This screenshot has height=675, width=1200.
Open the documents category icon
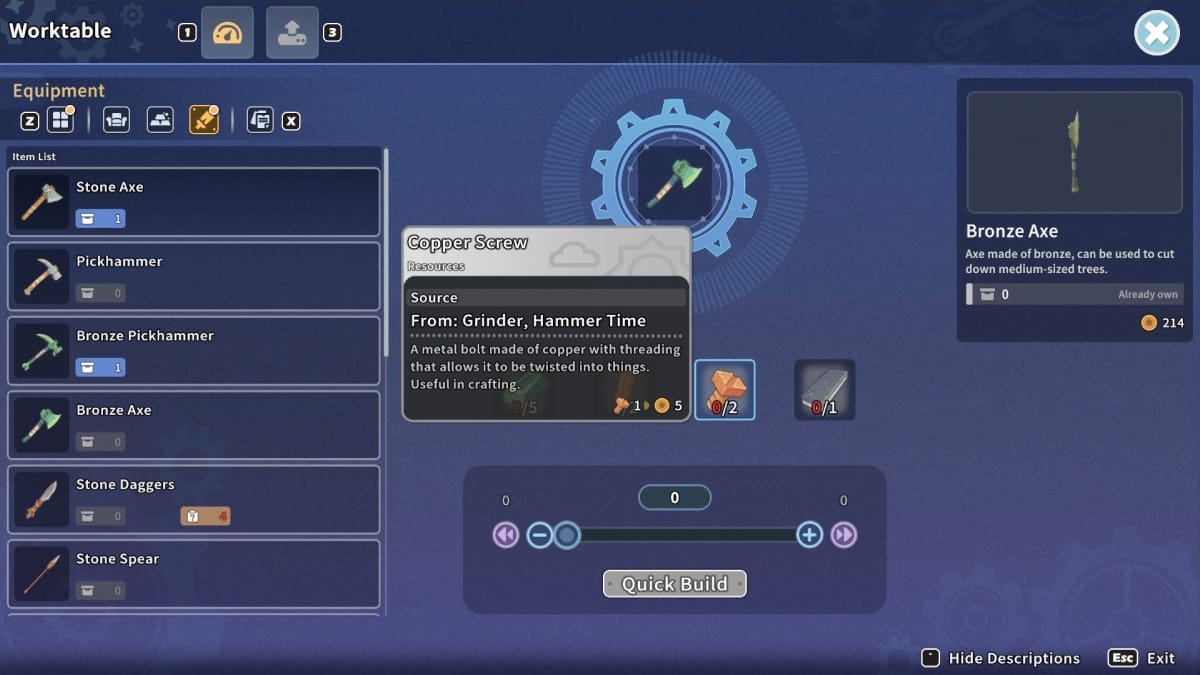(259, 121)
